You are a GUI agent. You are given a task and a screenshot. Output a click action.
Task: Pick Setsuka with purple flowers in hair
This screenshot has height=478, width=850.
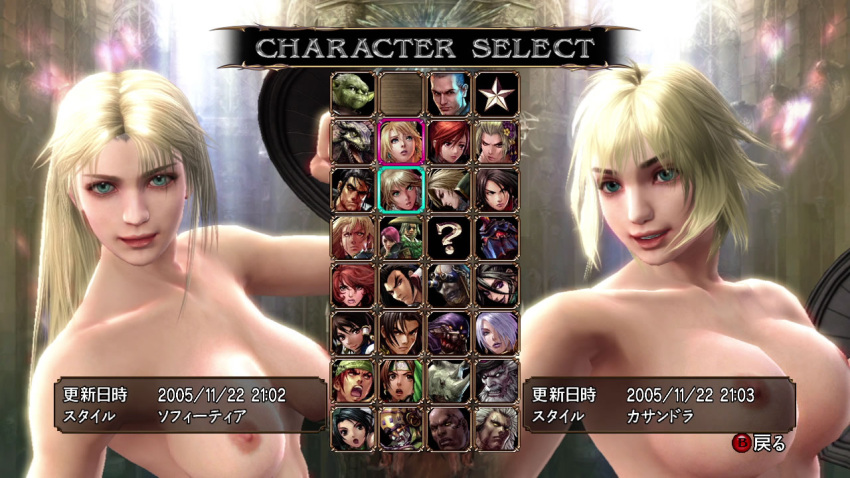pos(497,141)
